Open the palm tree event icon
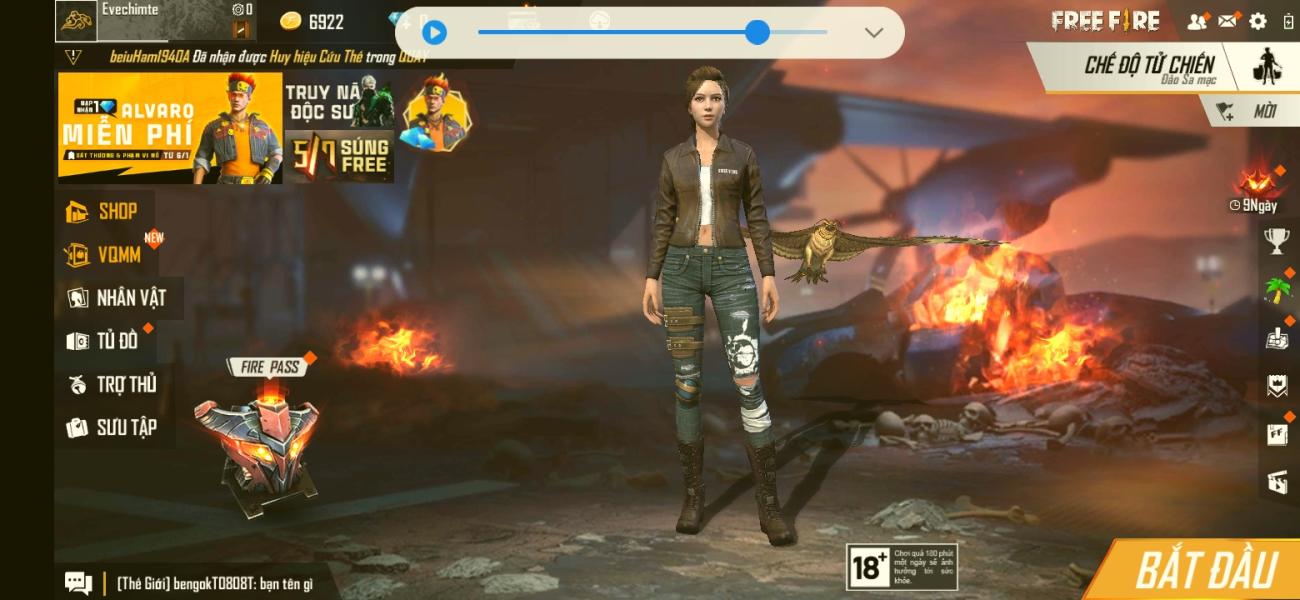1300x600 pixels. (1276, 290)
